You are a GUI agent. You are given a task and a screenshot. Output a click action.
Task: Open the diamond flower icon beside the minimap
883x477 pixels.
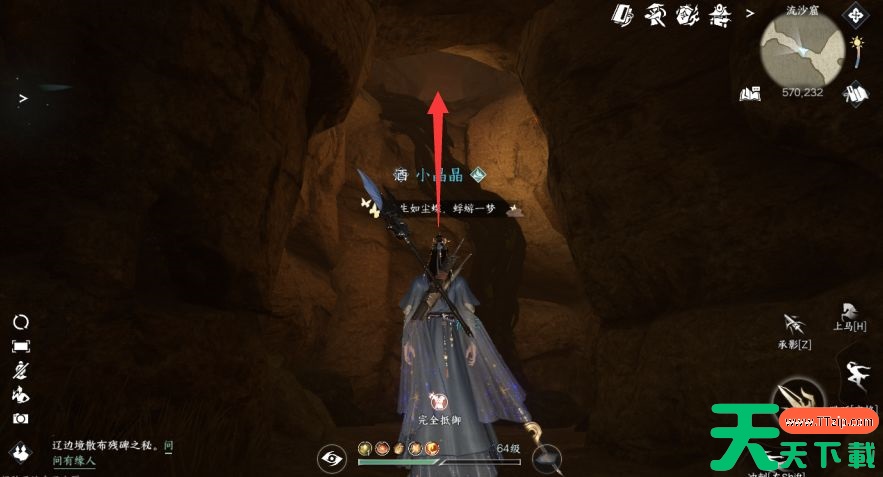[x=855, y=15]
